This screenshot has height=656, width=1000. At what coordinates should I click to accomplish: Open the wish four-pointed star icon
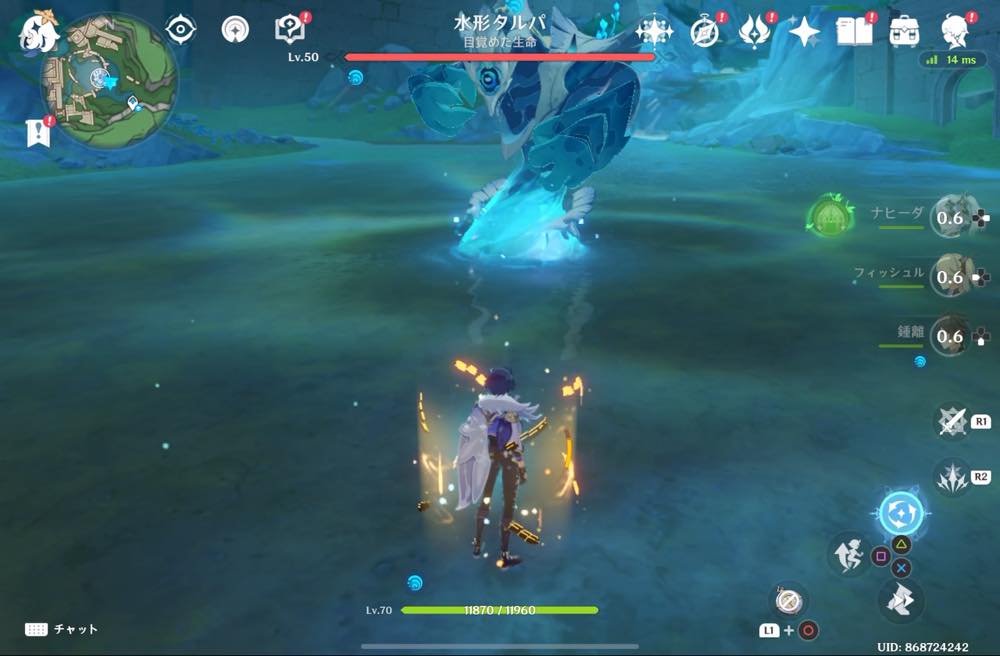coord(804,32)
